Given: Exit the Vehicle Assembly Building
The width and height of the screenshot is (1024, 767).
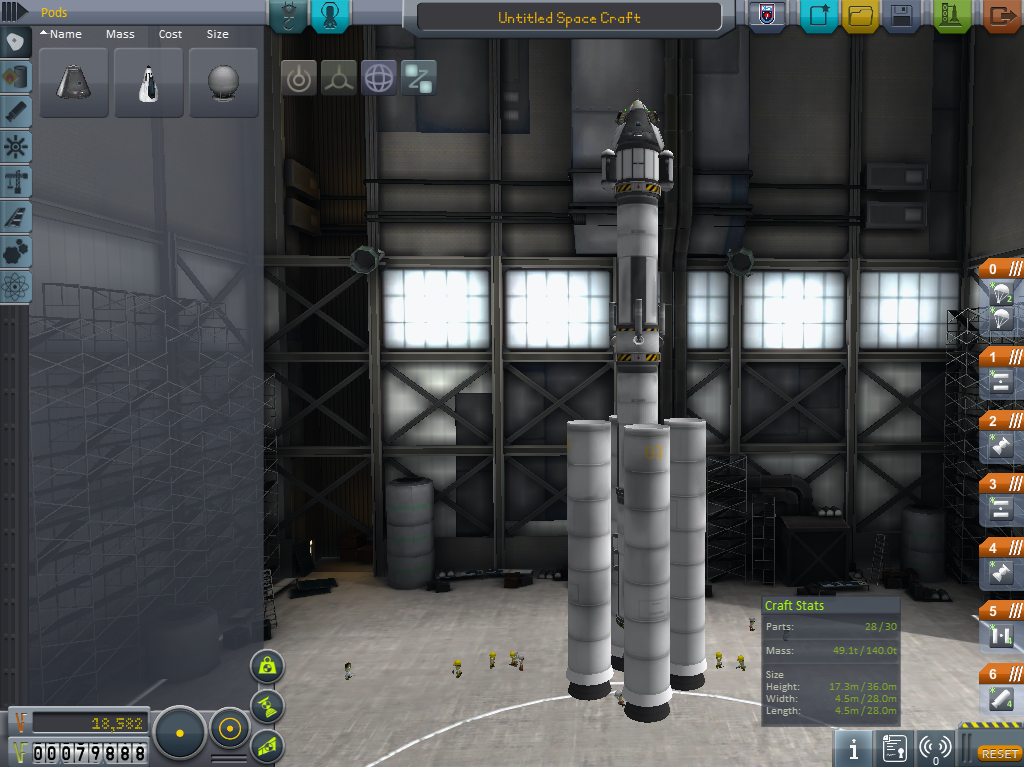Looking at the screenshot, I should [x=1000, y=16].
